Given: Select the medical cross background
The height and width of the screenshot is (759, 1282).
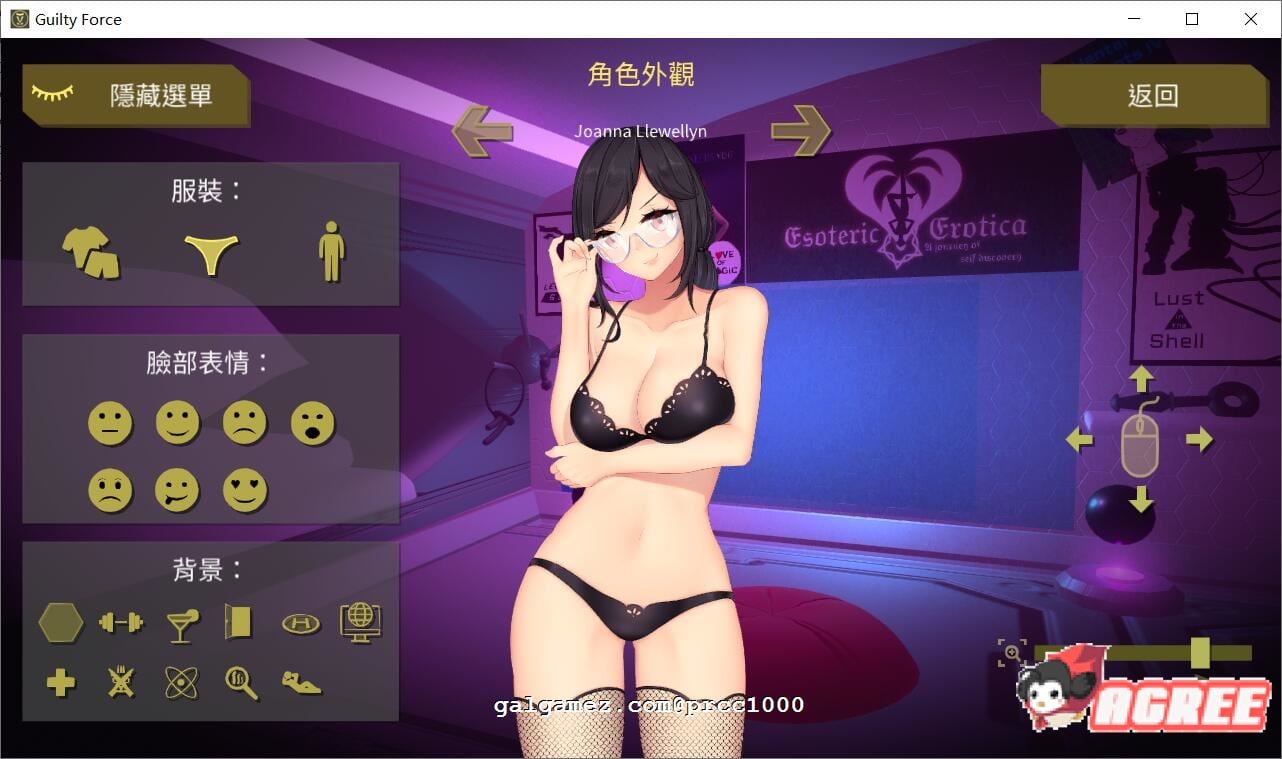Looking at the screenshot, I should point(60,684).
